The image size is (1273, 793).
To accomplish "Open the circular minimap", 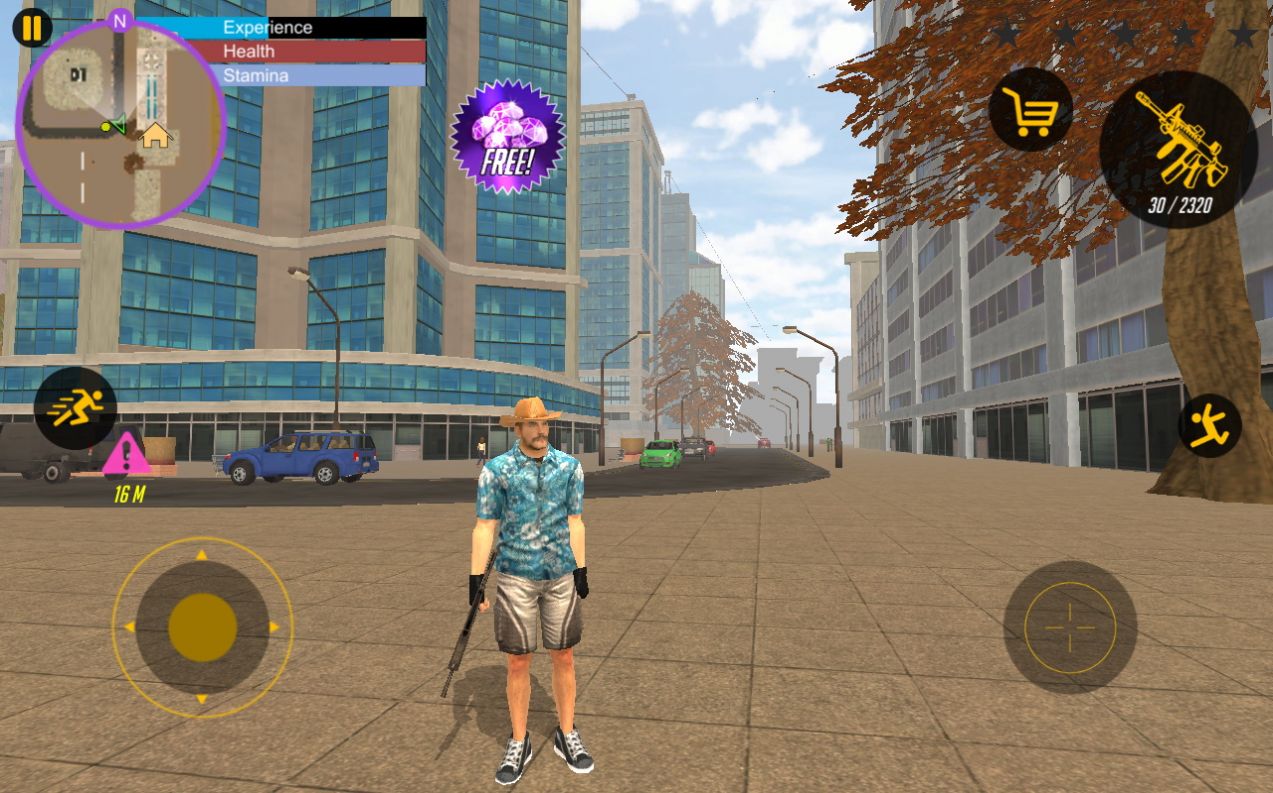I will (120, 124).
